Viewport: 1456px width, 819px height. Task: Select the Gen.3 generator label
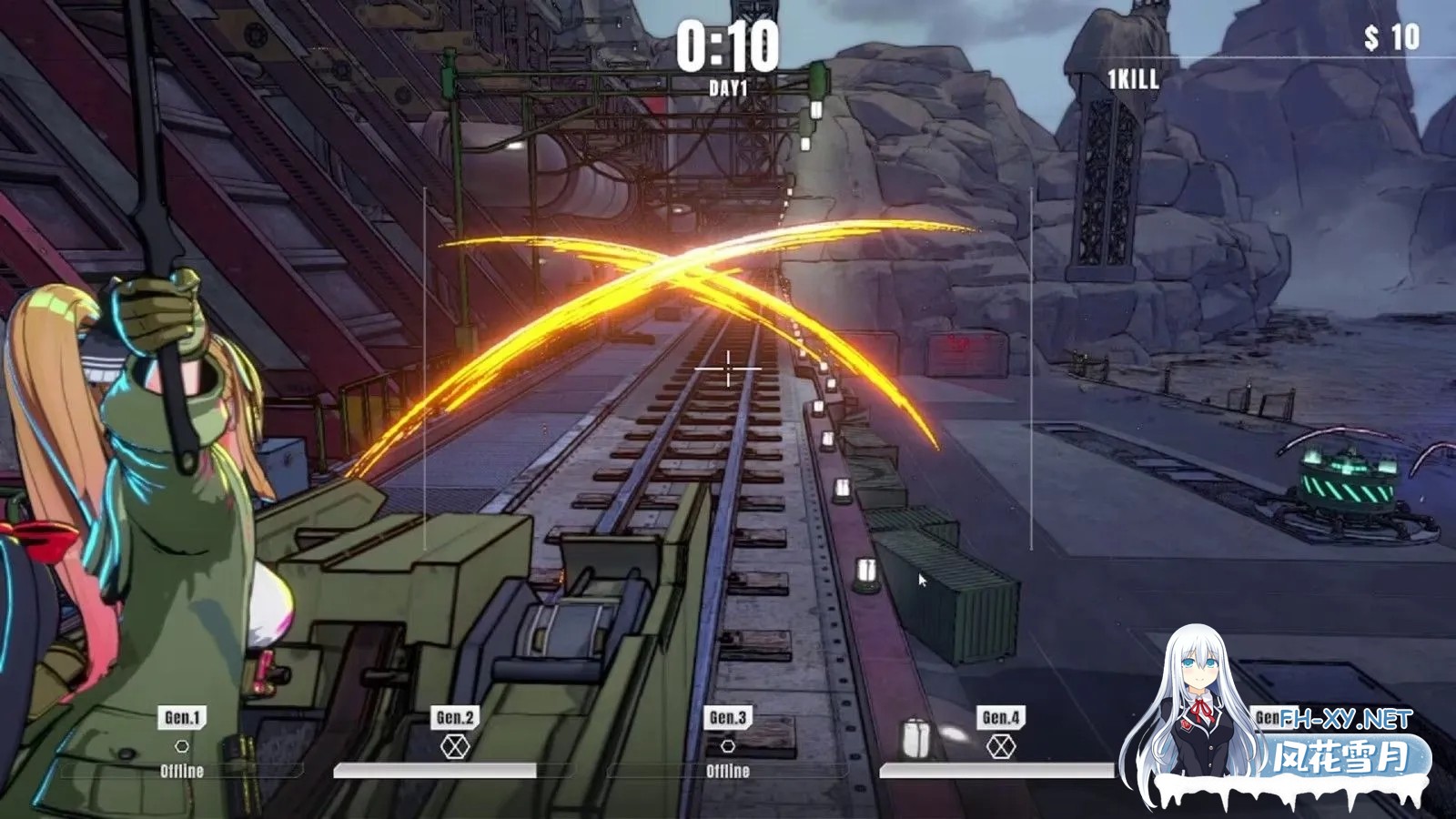[728, 717]
